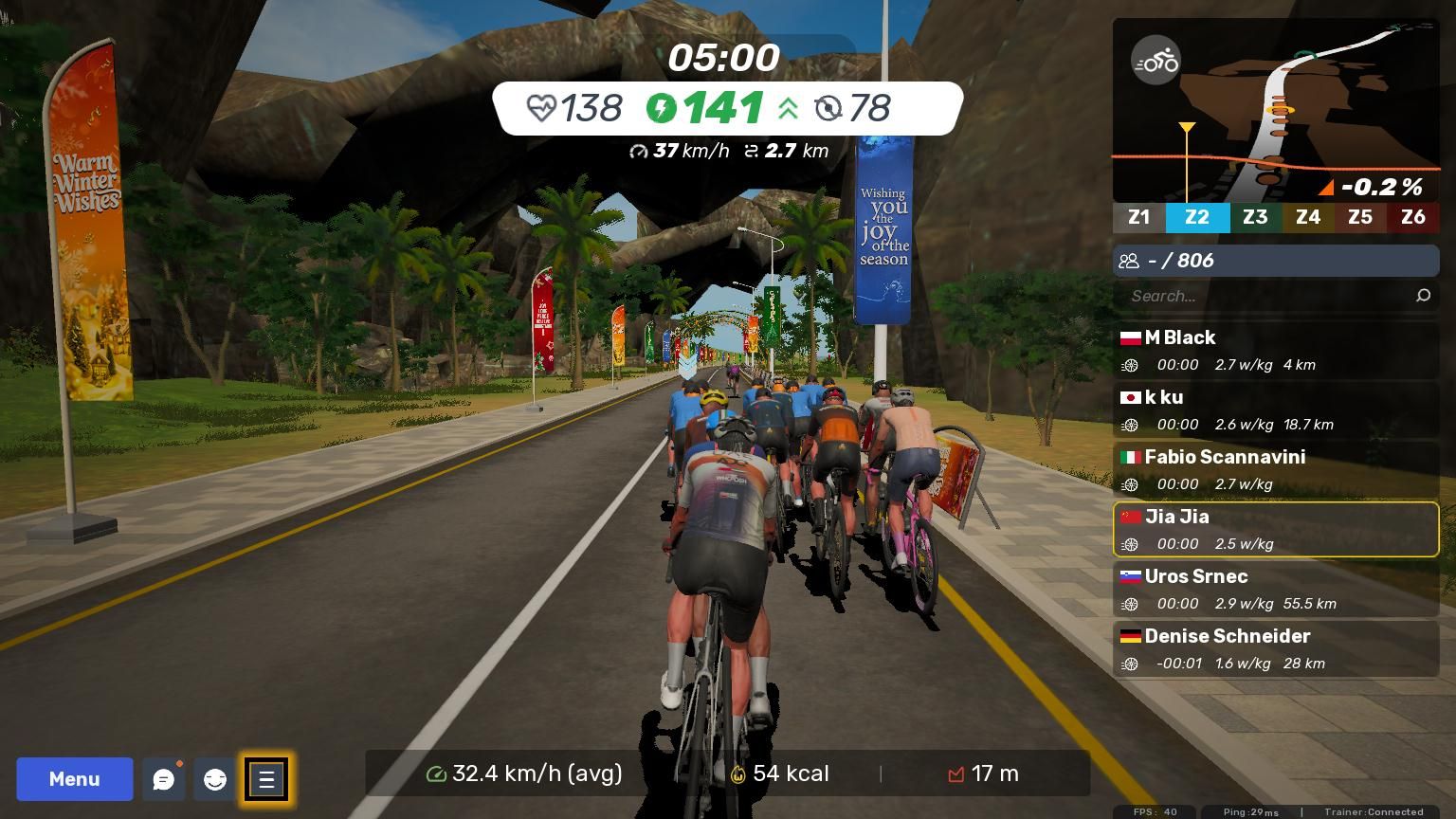Select Denise Schneider's rider row
The width and height of the screenshot is (1456, 819).
click(1275, 648)
